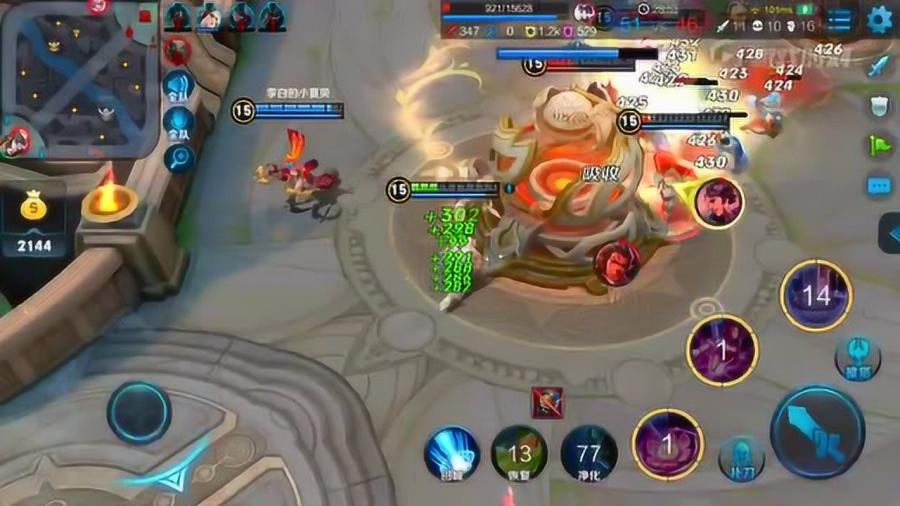This screenshot has height=506, width=900.
Task: Open the scoreboard list icon
Action: (x=840, y=20)
